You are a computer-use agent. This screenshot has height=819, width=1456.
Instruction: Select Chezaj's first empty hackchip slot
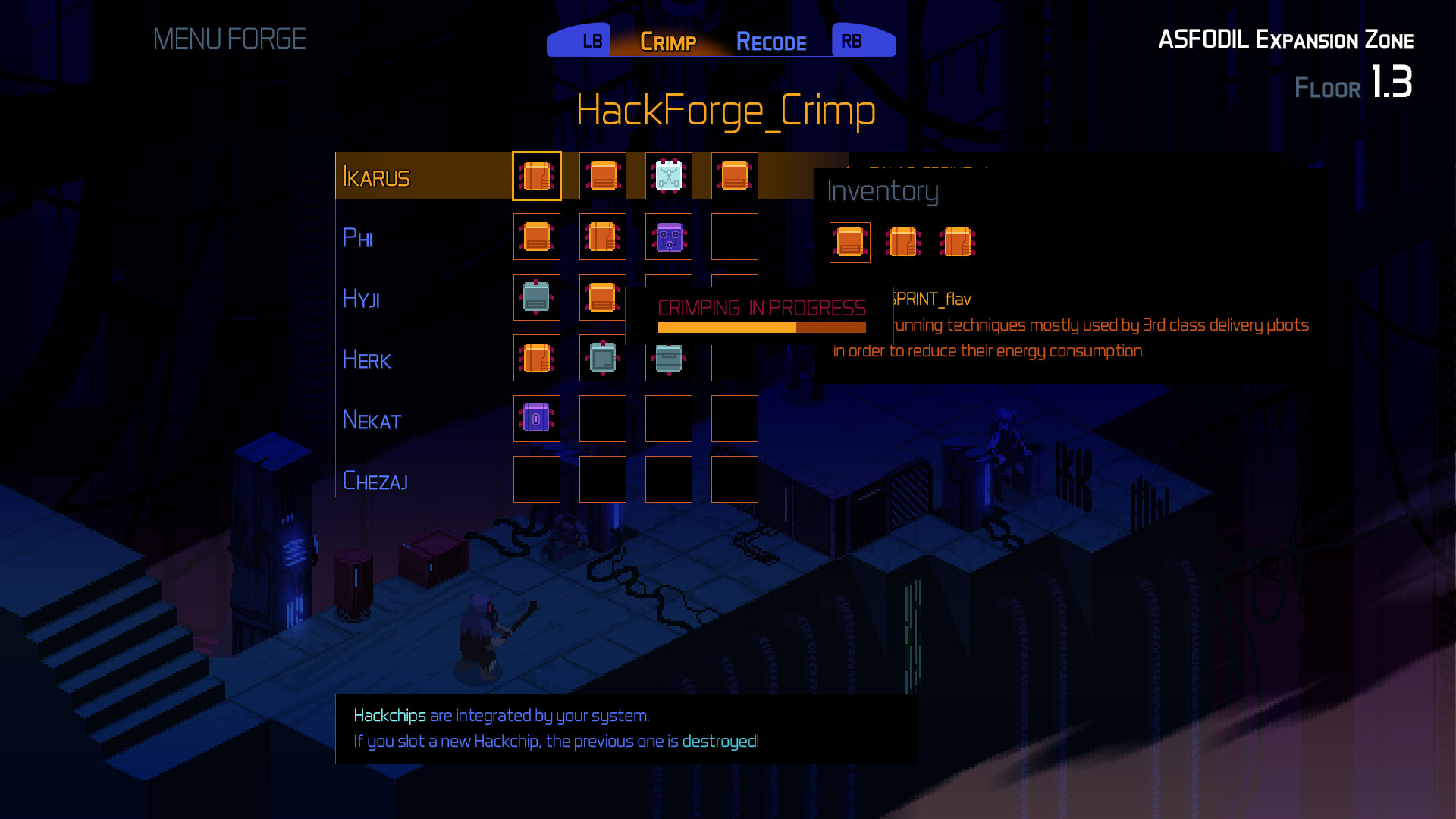click(x=537, y=479)
